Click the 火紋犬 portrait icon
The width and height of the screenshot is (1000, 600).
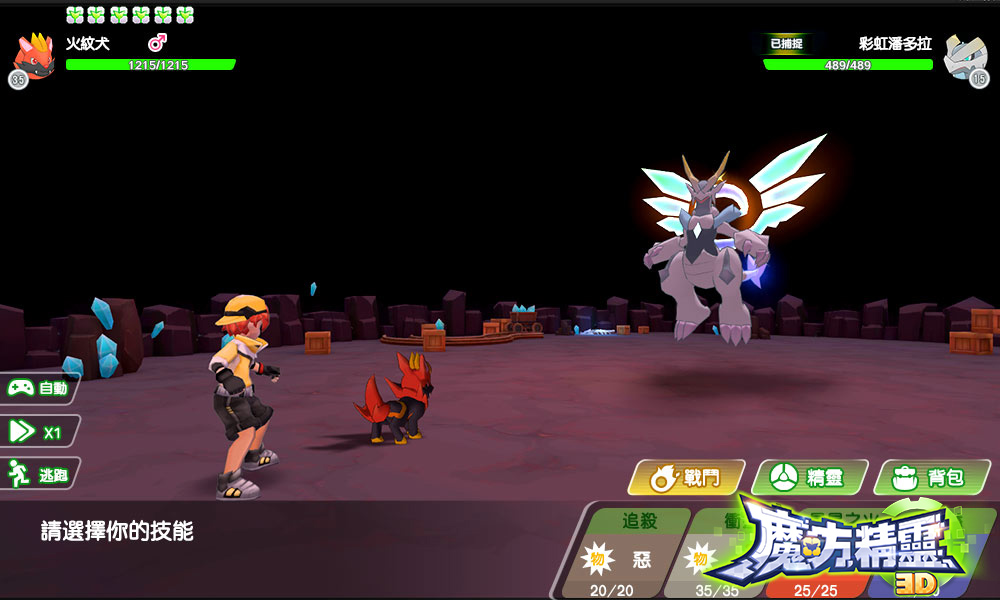coord(33,58)
